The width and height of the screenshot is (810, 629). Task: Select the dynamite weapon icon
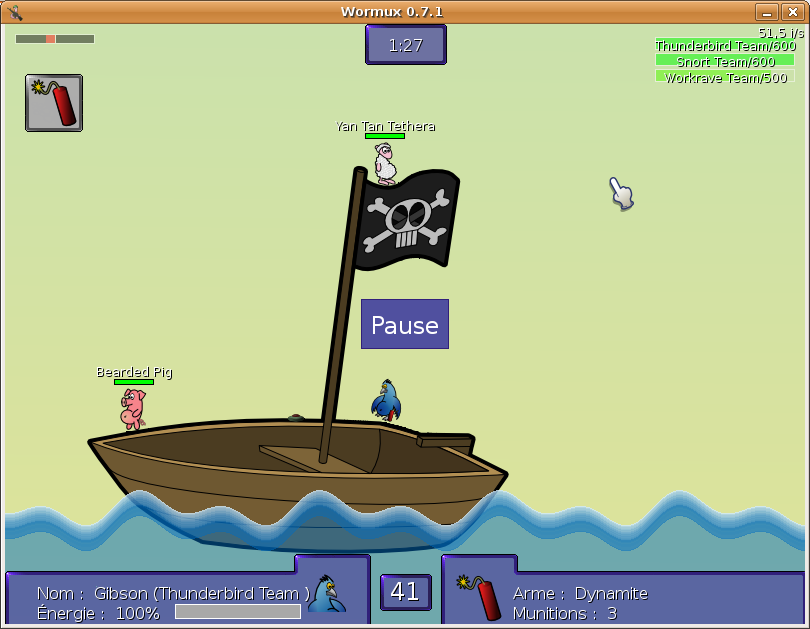(54, 103)
